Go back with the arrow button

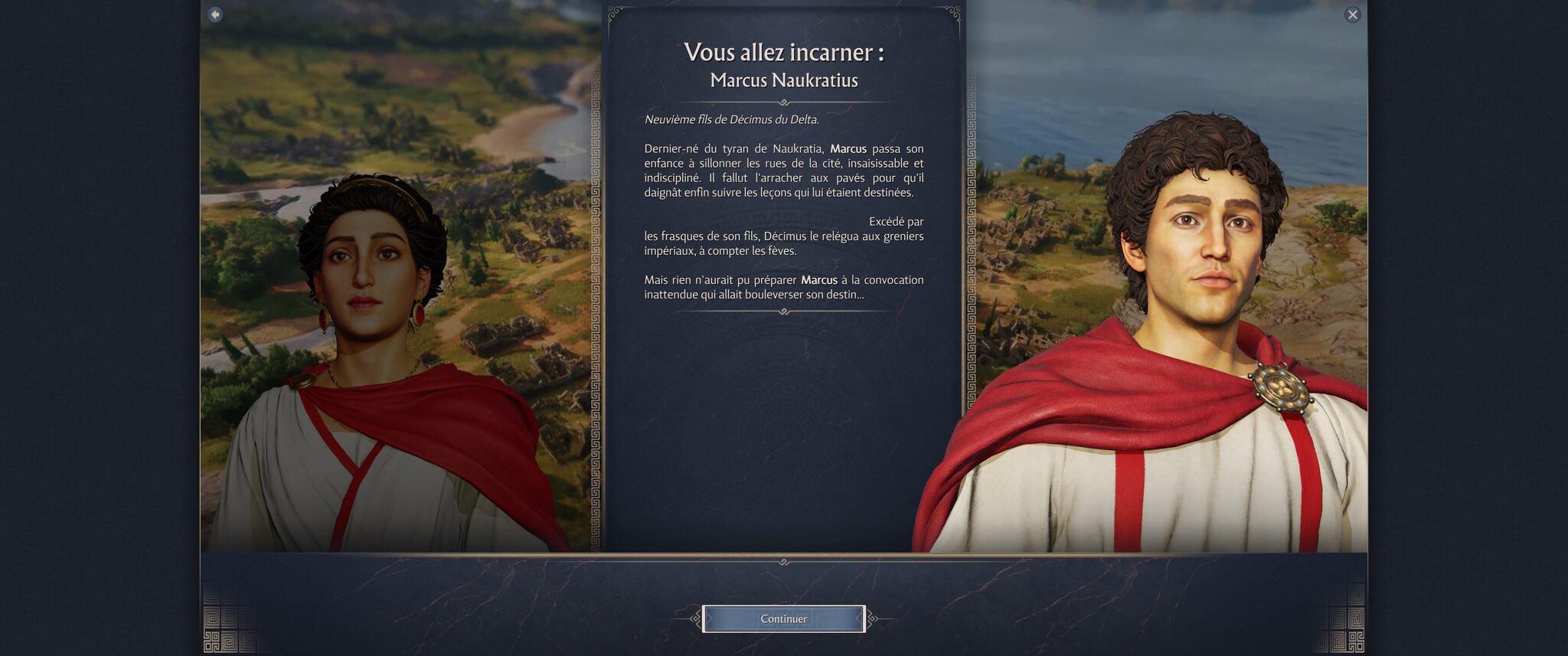(x=215, y=15)
